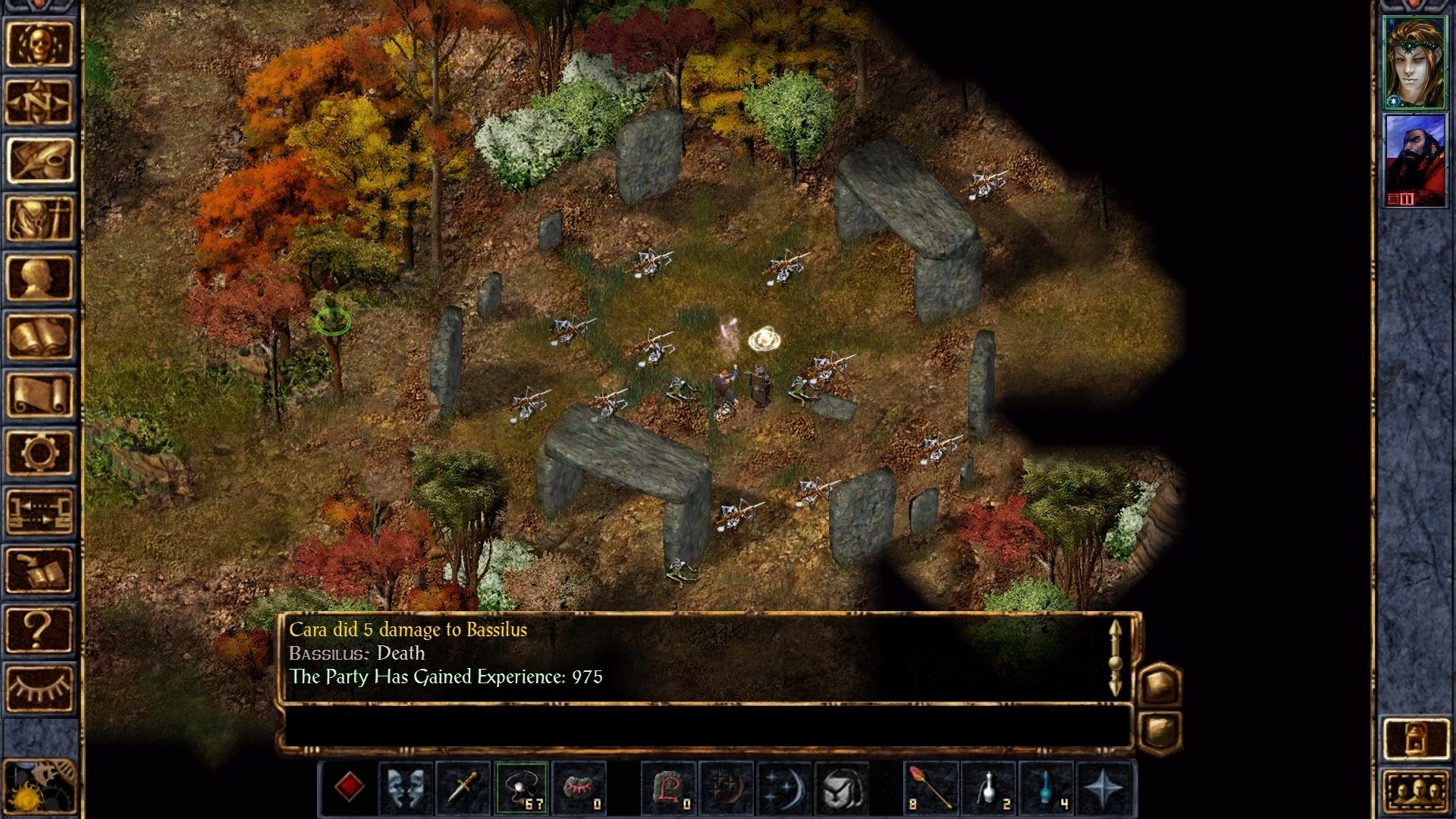This screenshot has width=1456, height=819.
Task: Select all party members with three-helmets button
Action: [x=1415, y=792]
